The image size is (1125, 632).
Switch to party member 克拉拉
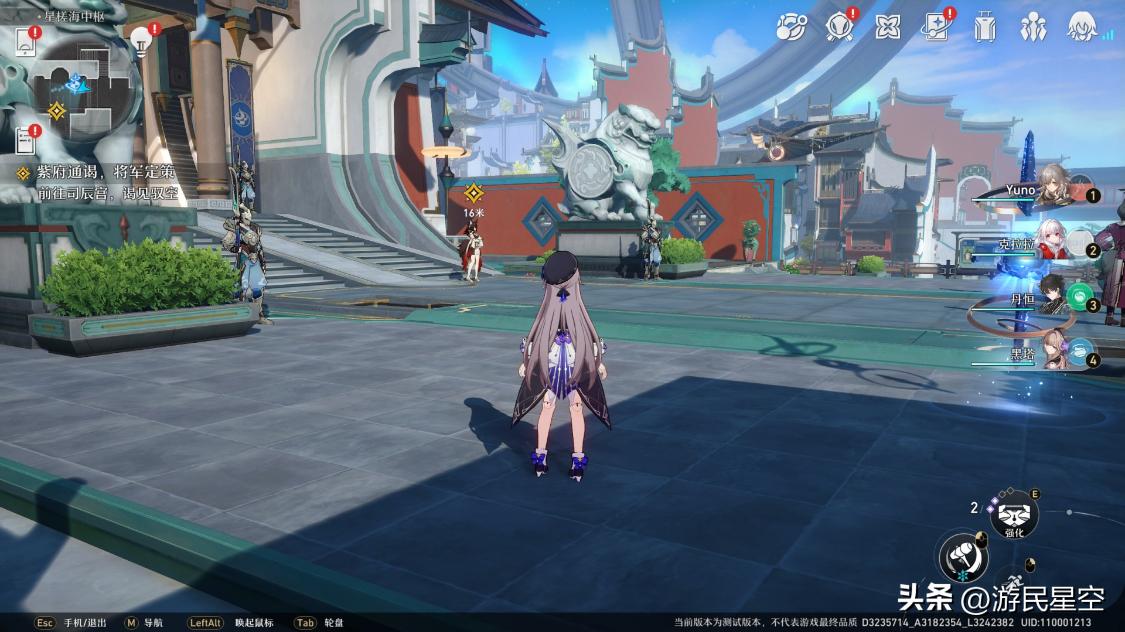1048,246
